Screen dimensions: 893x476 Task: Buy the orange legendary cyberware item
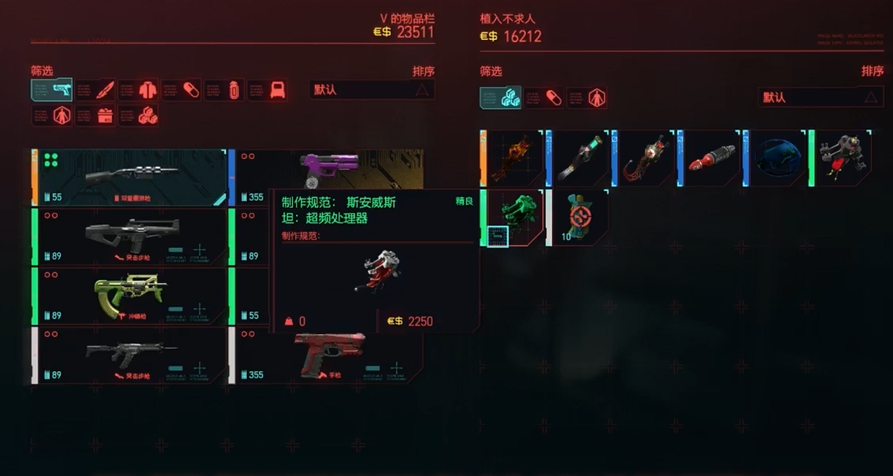click(x=513, y=158)
